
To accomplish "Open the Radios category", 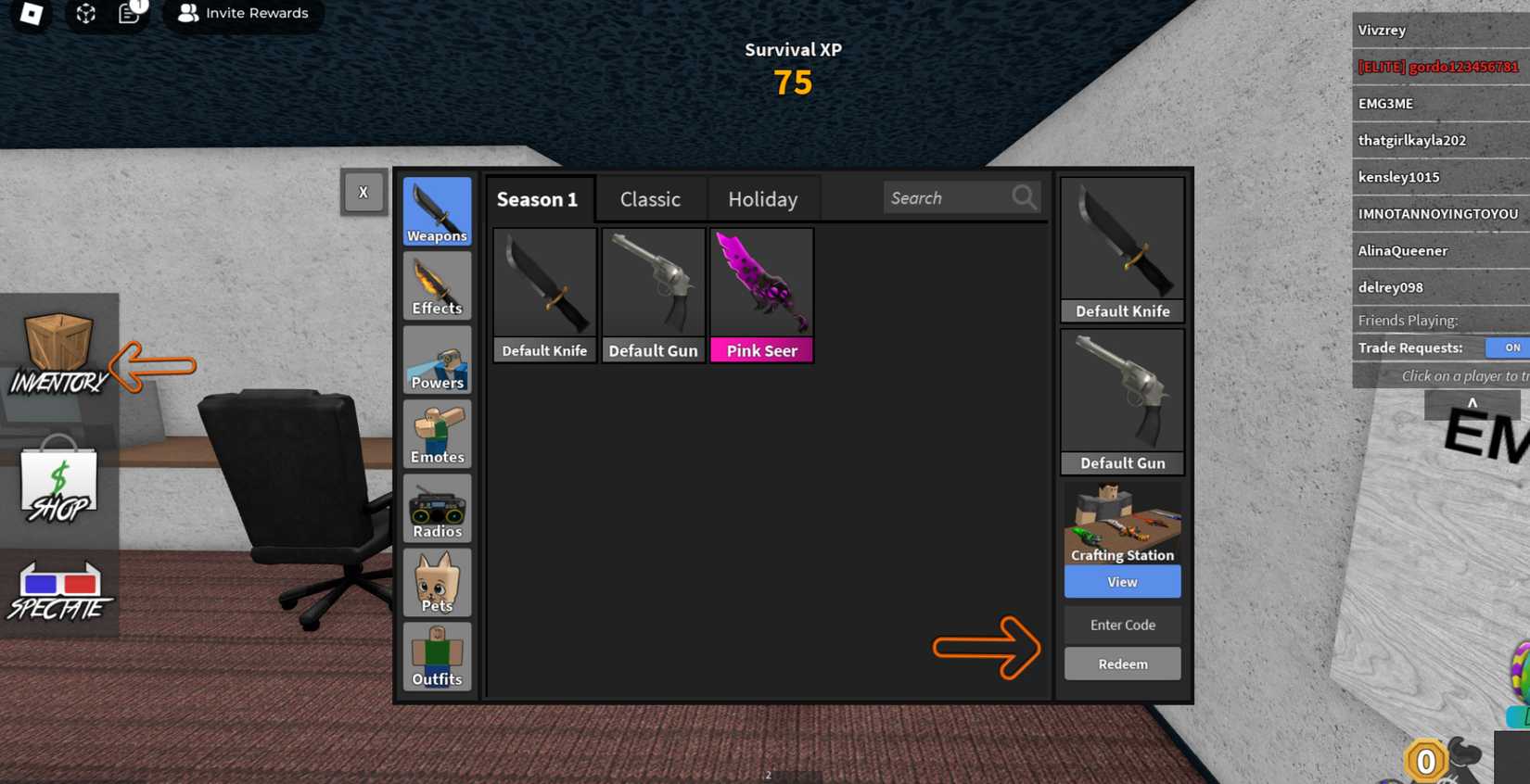I will (x=436, y=508).
